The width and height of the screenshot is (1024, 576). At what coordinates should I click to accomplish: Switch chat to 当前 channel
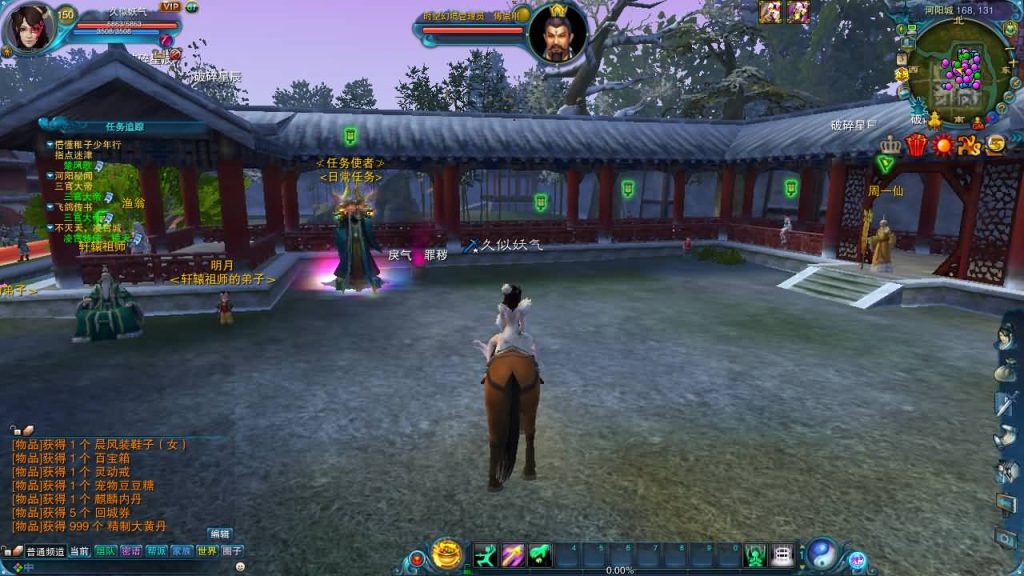79,551
